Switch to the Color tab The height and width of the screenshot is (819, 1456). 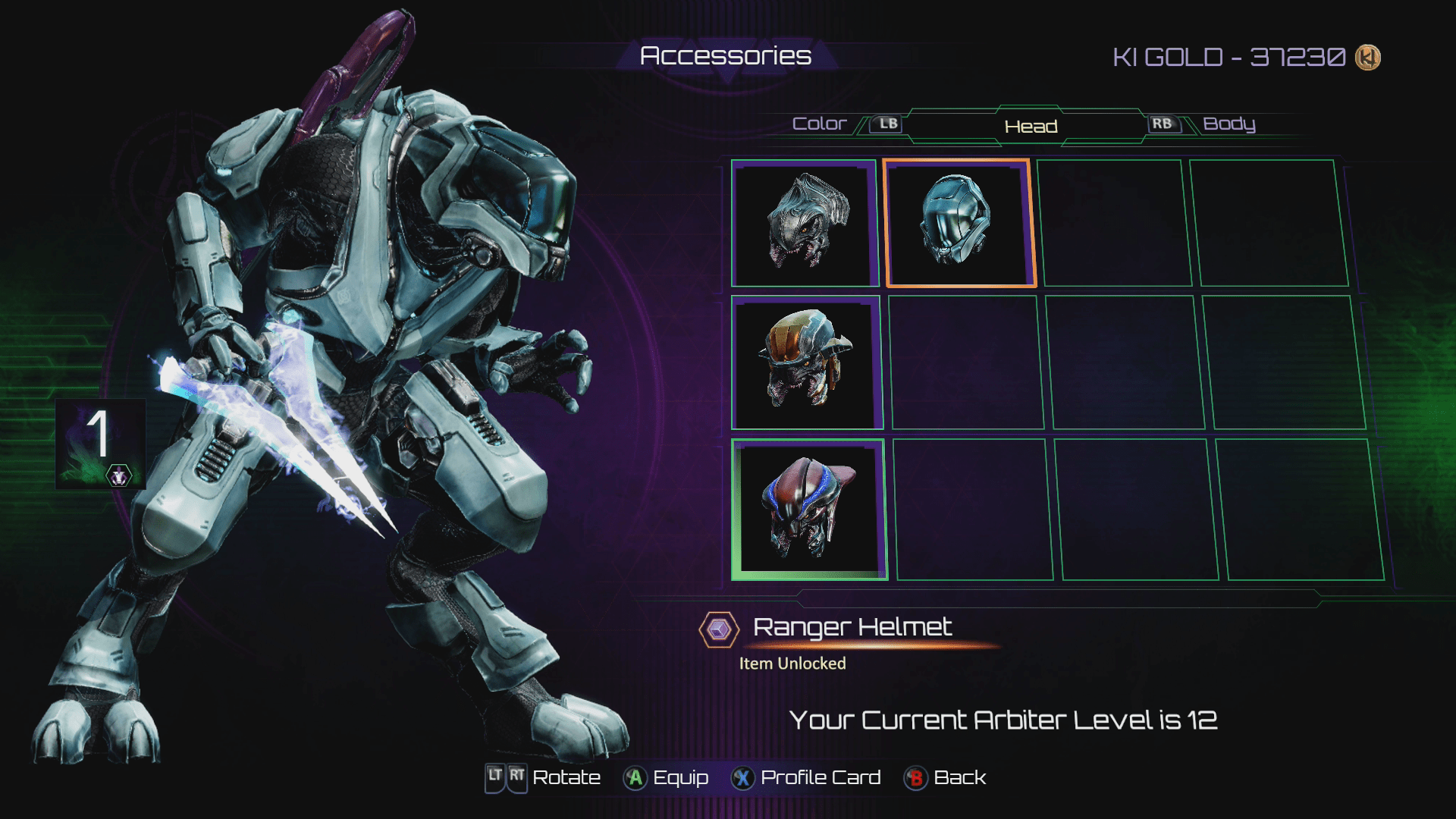click(819, 124)
